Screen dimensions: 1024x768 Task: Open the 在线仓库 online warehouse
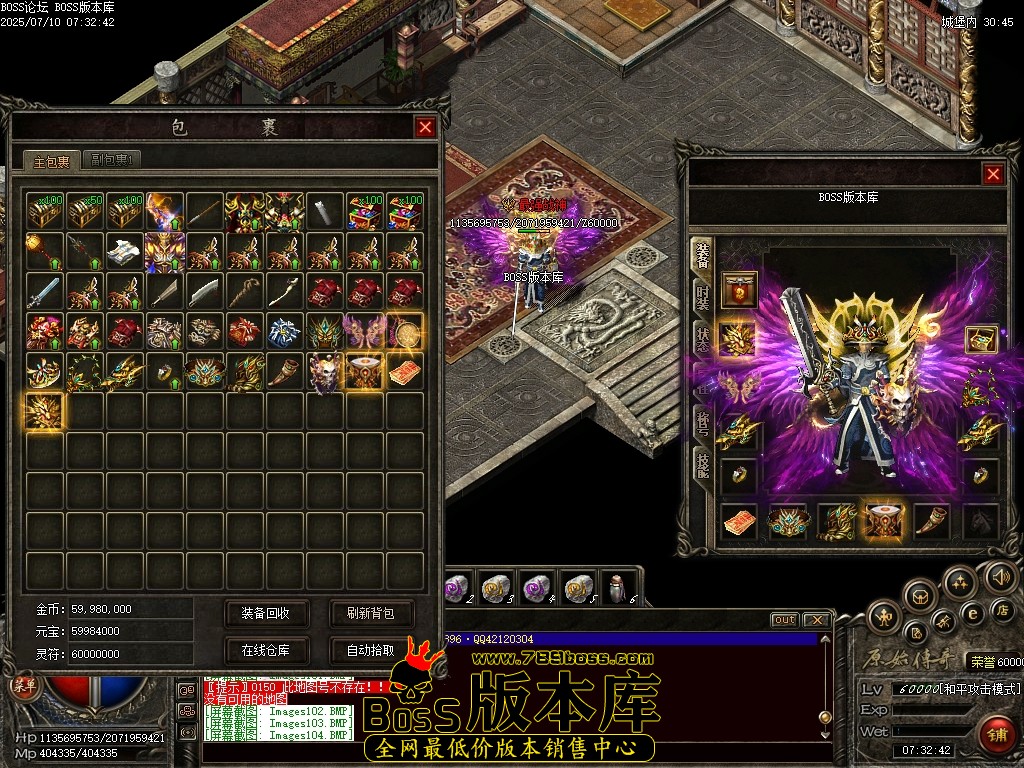pos(265,650)
